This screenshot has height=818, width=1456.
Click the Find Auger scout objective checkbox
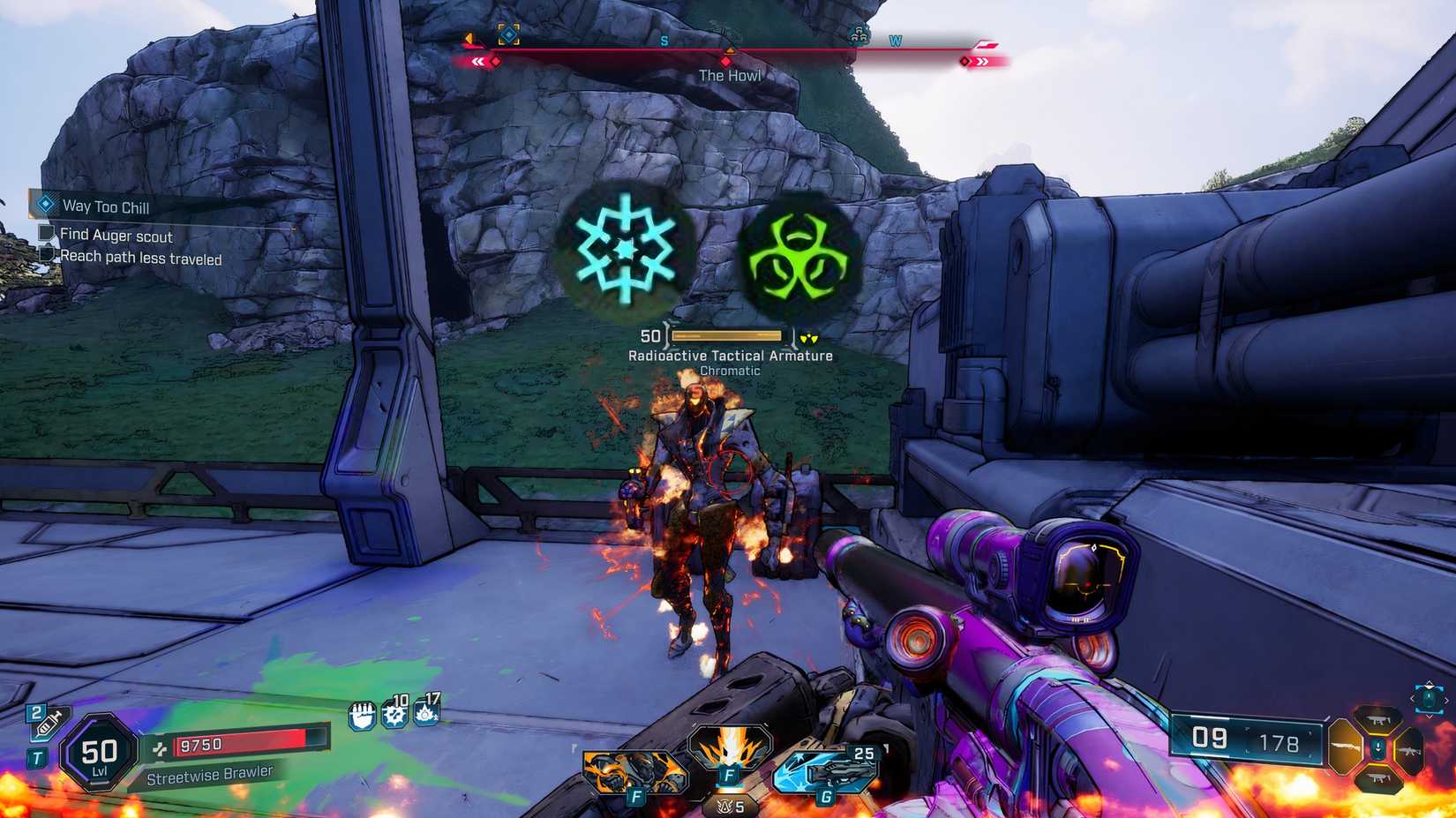click(48, 234)
